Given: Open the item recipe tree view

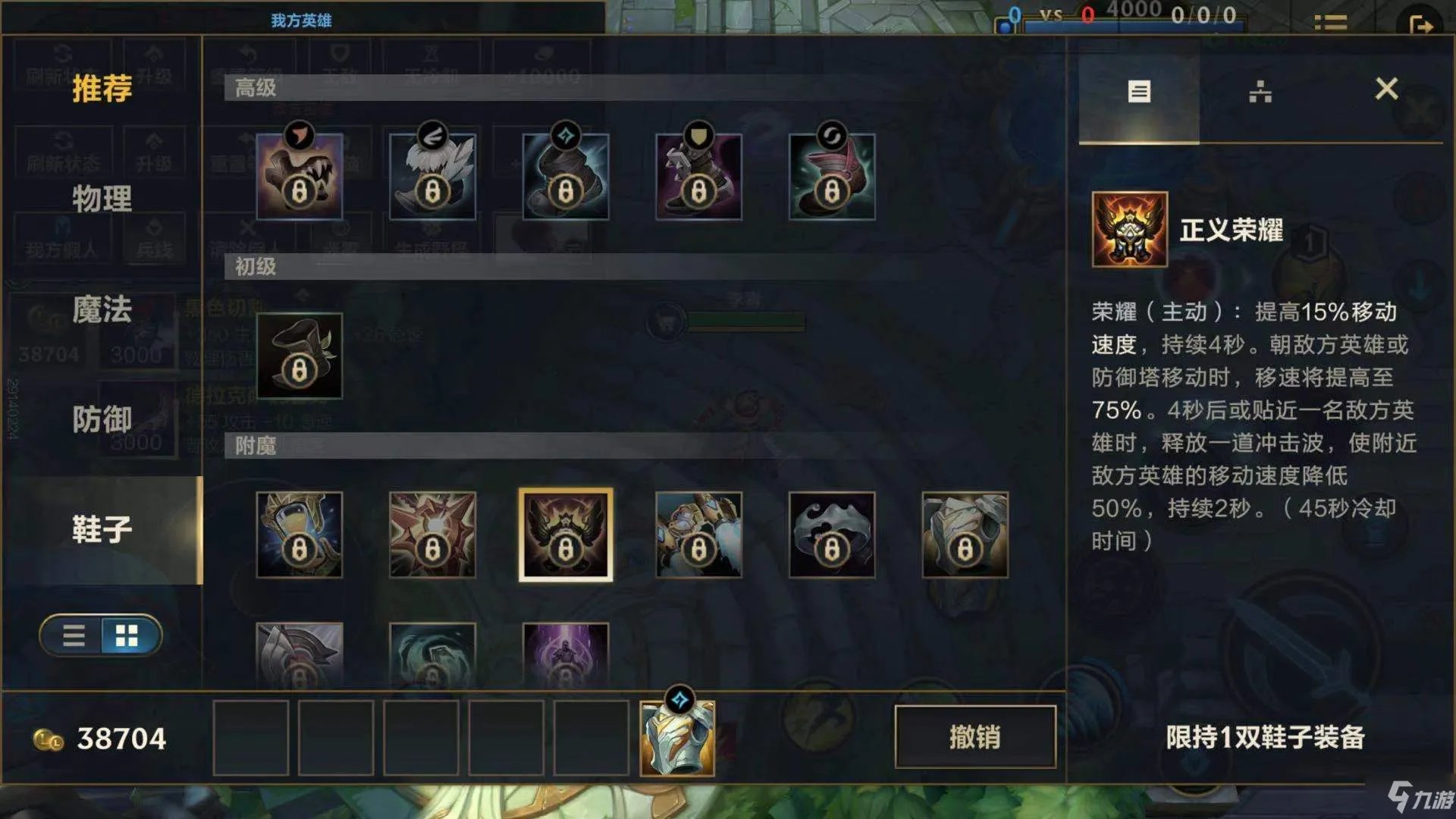Looking at the screenshot, I should 1262,93.
